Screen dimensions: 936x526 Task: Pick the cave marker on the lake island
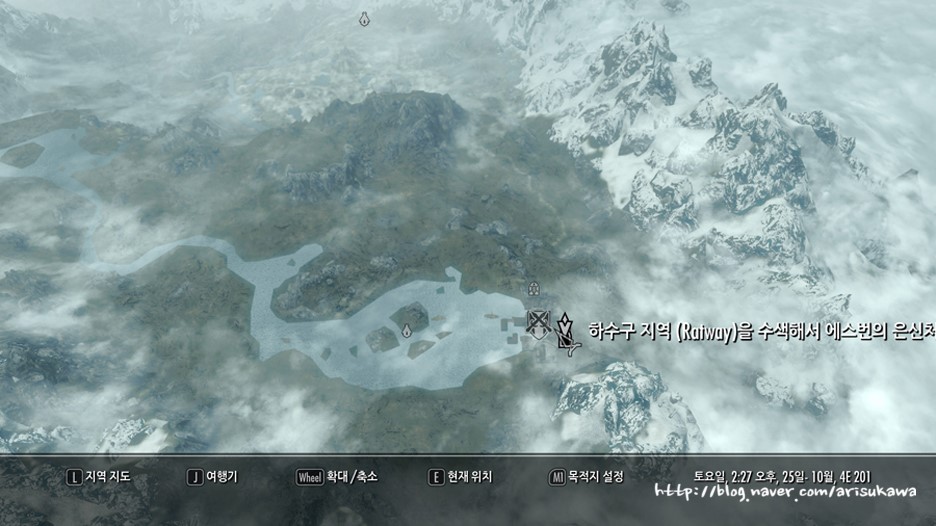[x=407, y=330]
